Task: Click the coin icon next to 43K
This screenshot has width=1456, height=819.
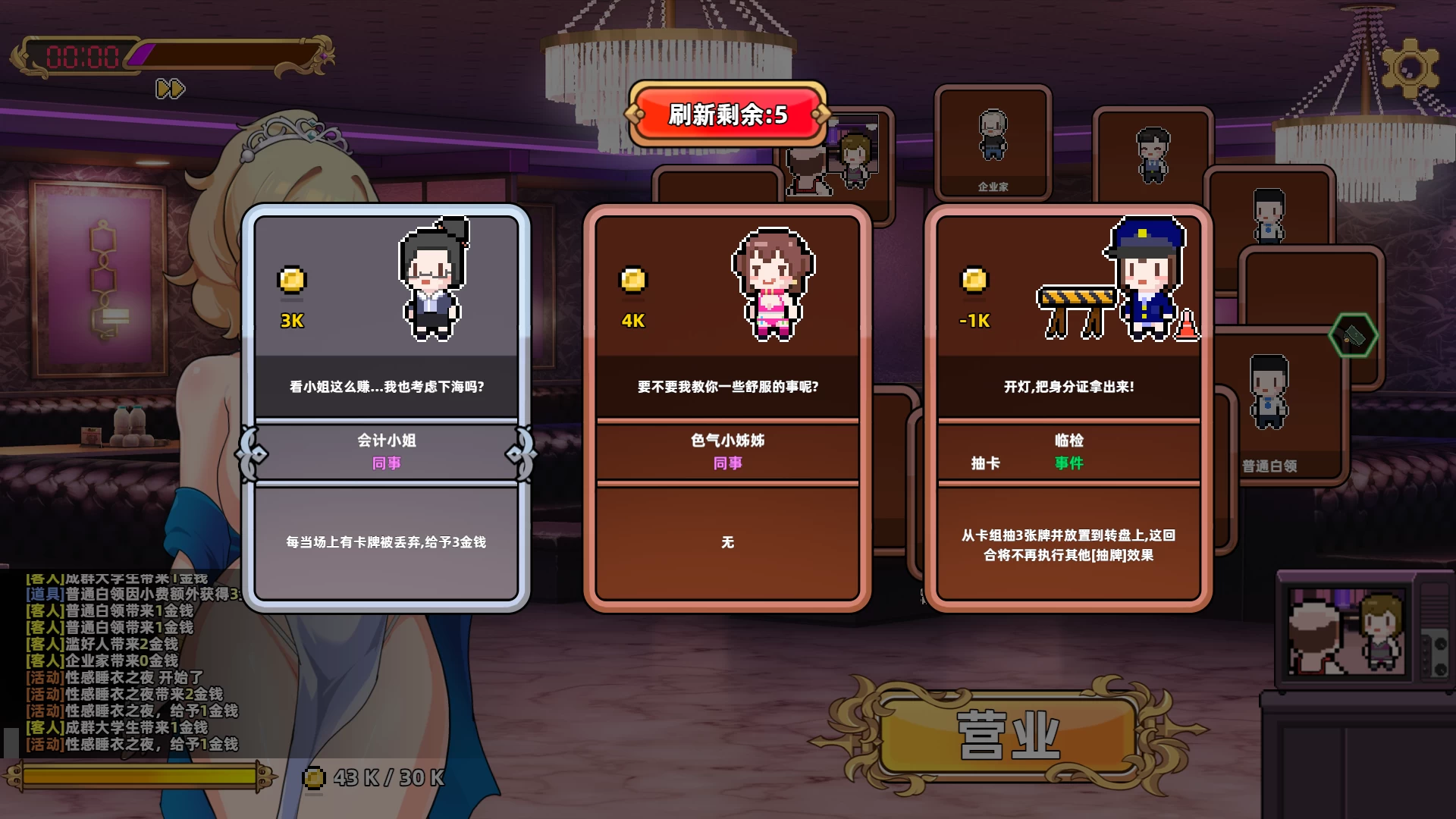Action: pos(313,777)
